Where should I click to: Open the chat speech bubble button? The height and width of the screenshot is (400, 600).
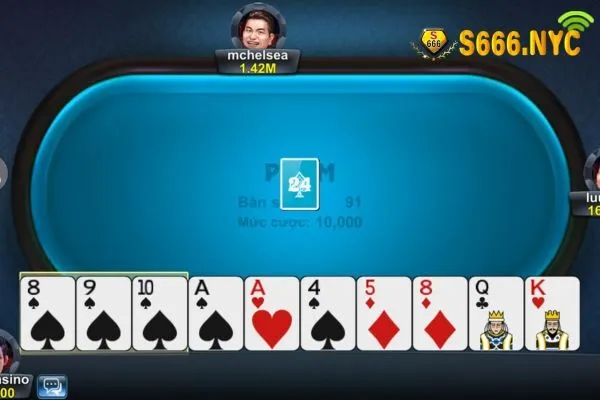coord(51,385)
